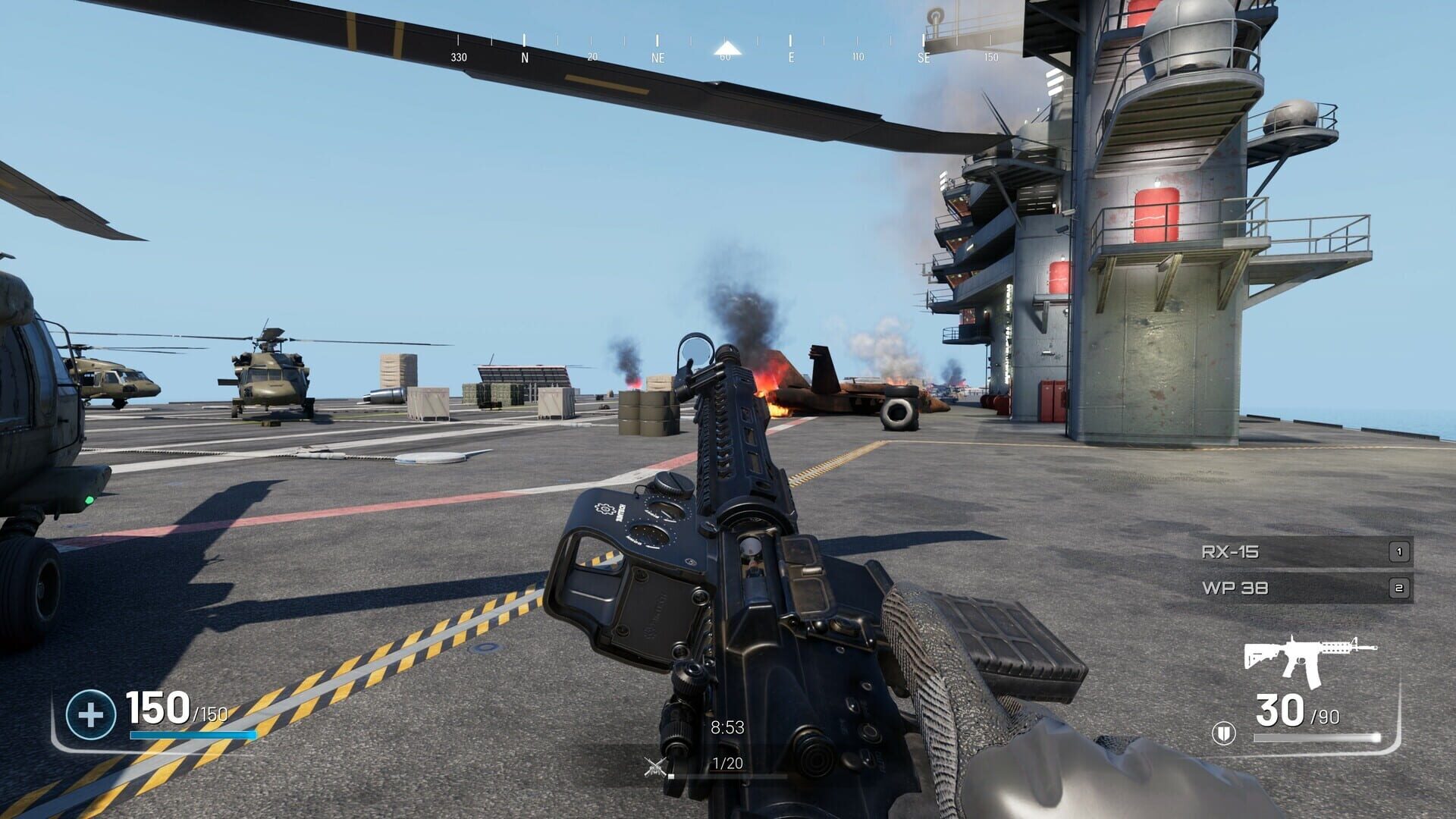Image resolution: width=1456 pixels, height=819 pixels.
Task: Click the 330 bearing mark on compass
Action: coord(459,55)
